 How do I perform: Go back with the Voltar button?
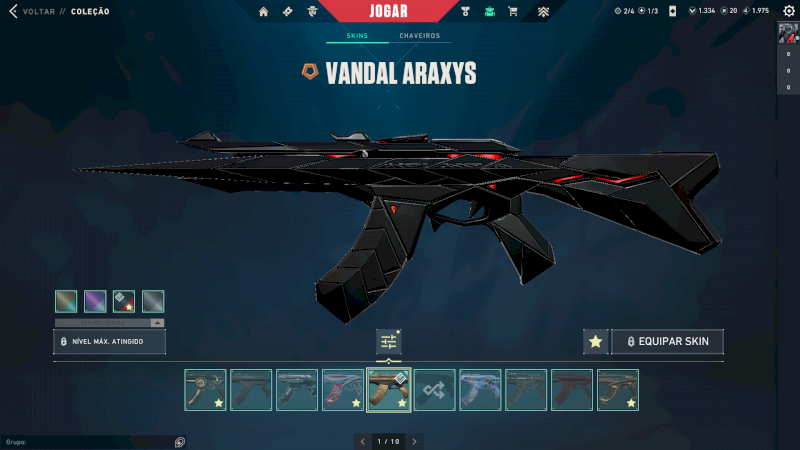[x=28, y=12]
